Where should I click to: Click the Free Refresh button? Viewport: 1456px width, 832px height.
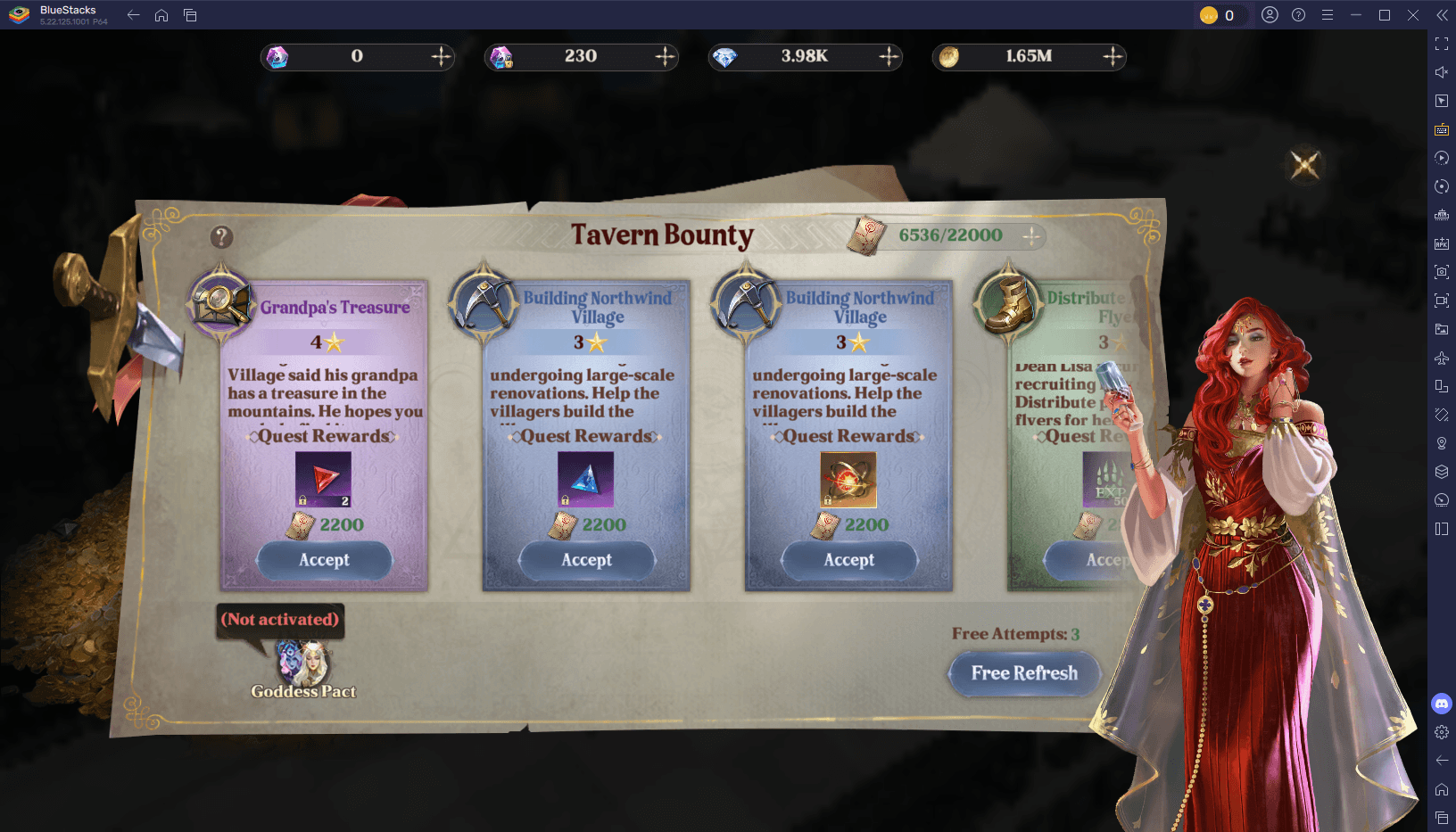pyautogui.click(x=1024, y=673)
